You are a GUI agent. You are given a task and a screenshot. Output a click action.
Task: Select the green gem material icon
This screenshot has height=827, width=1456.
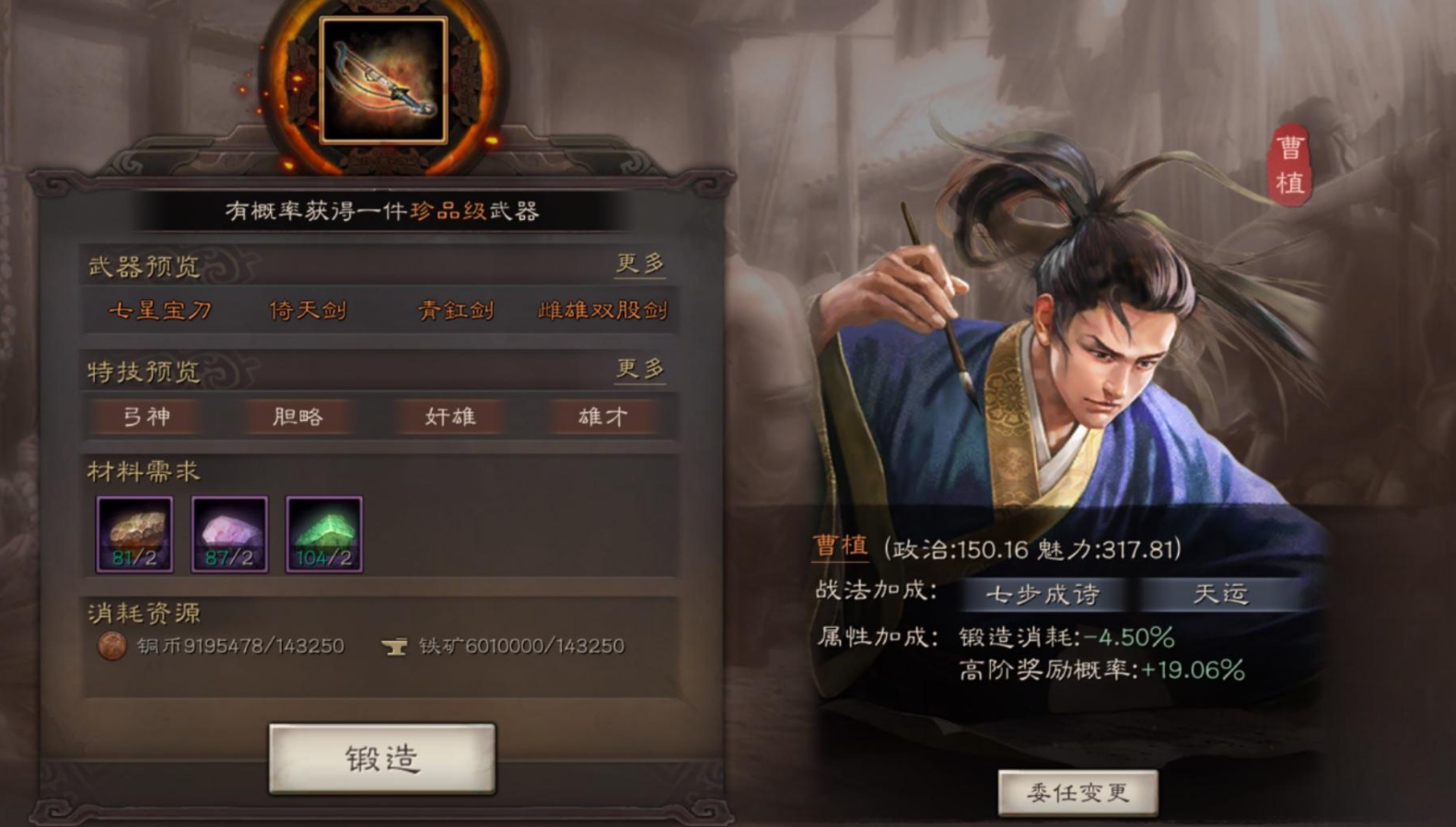tap(324, 534)
